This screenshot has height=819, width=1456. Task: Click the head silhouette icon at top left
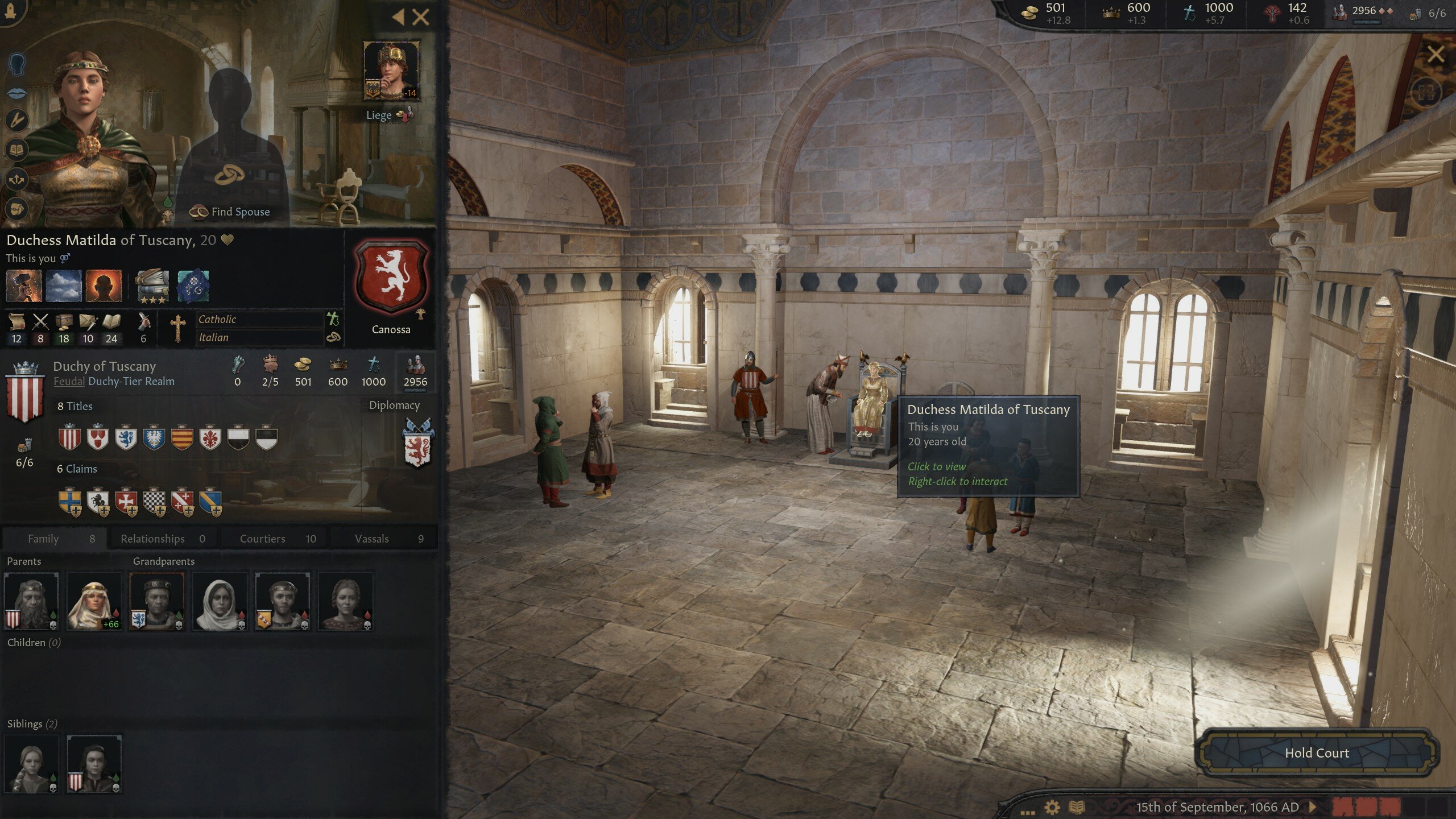[x=17, y=64]
